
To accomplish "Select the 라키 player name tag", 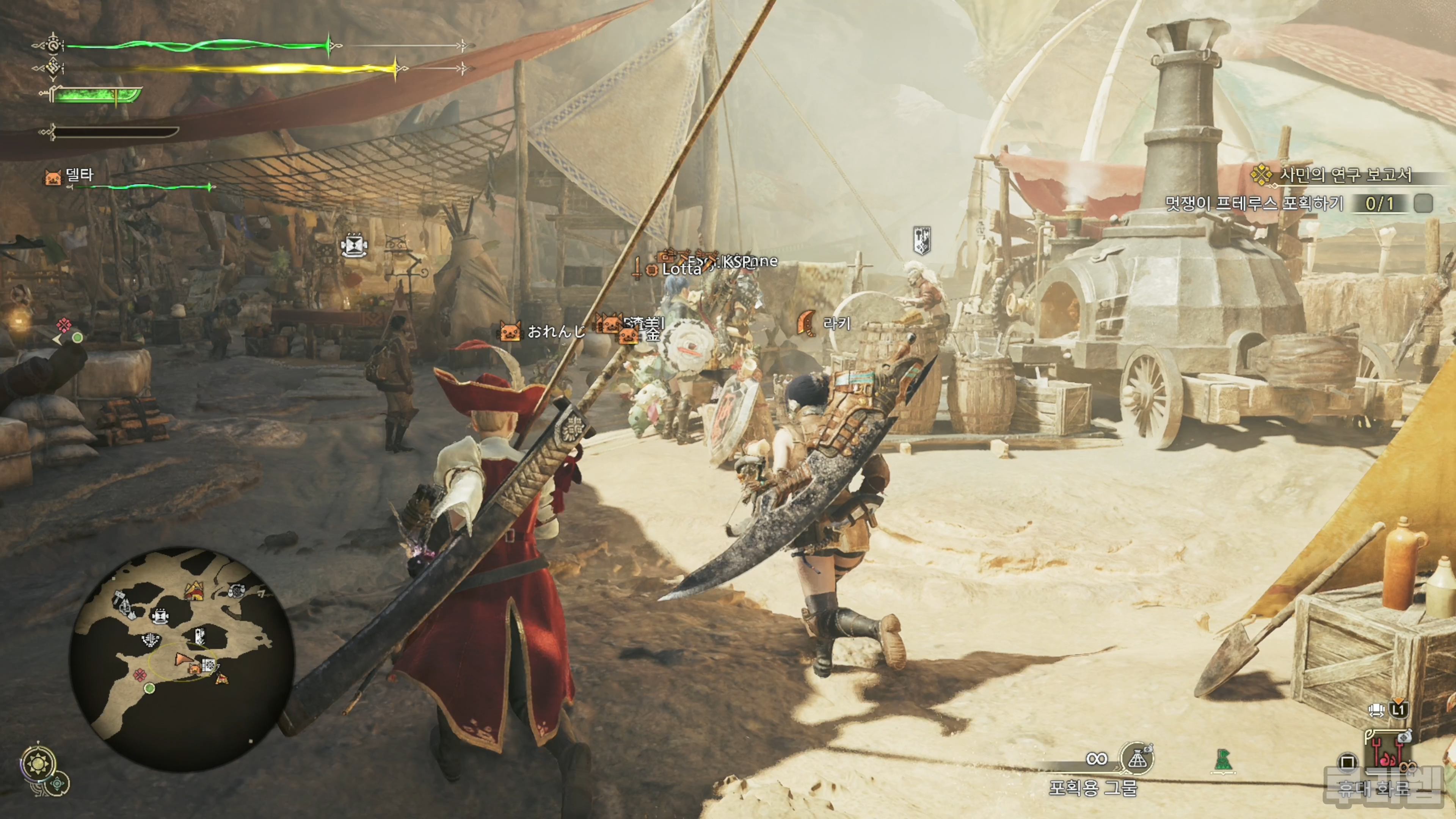I will tap(836, 323).
